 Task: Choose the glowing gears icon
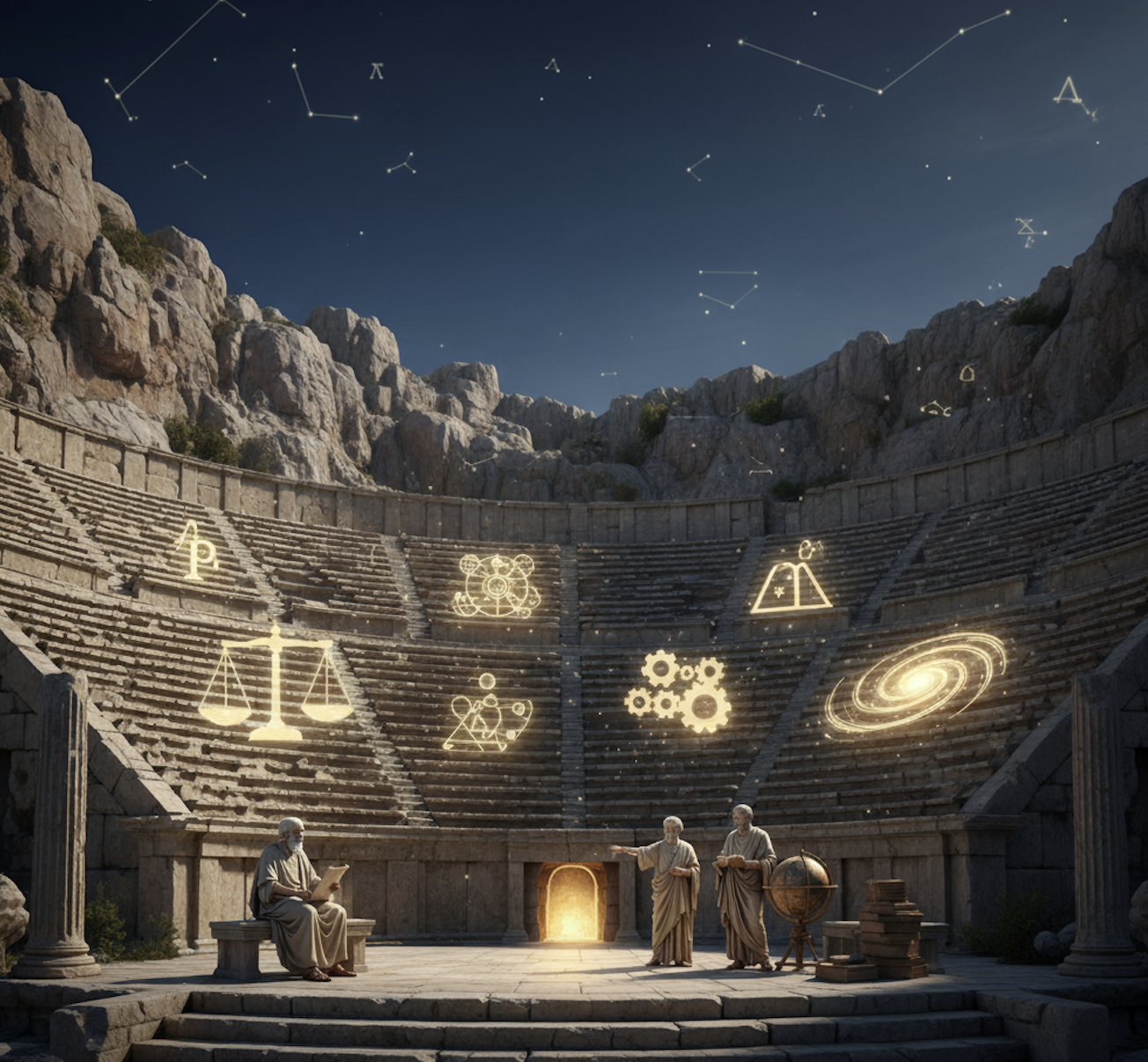pyautogui.click(x=678, y=692)
